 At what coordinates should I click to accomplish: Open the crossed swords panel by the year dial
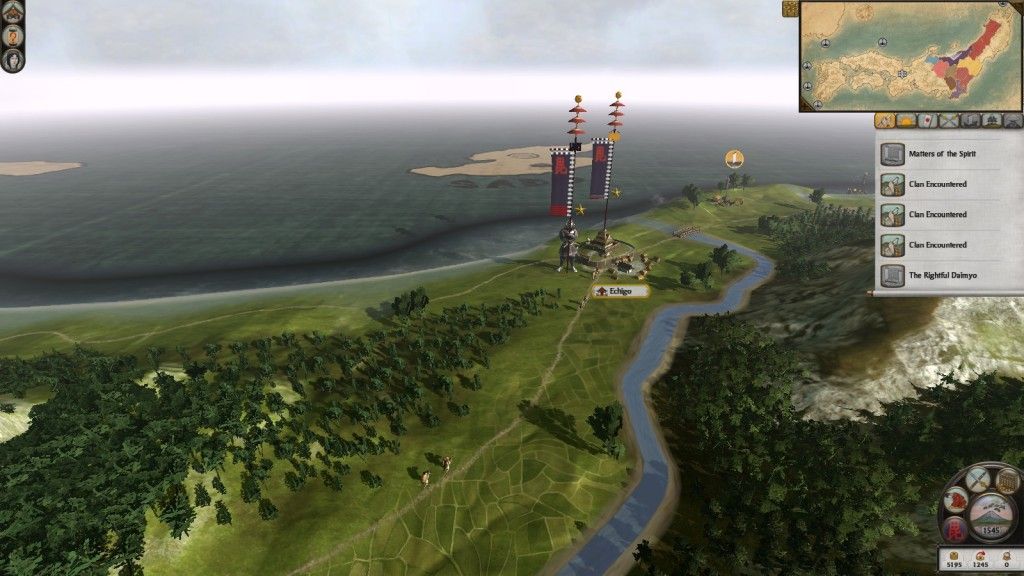[x=979, y=479]
